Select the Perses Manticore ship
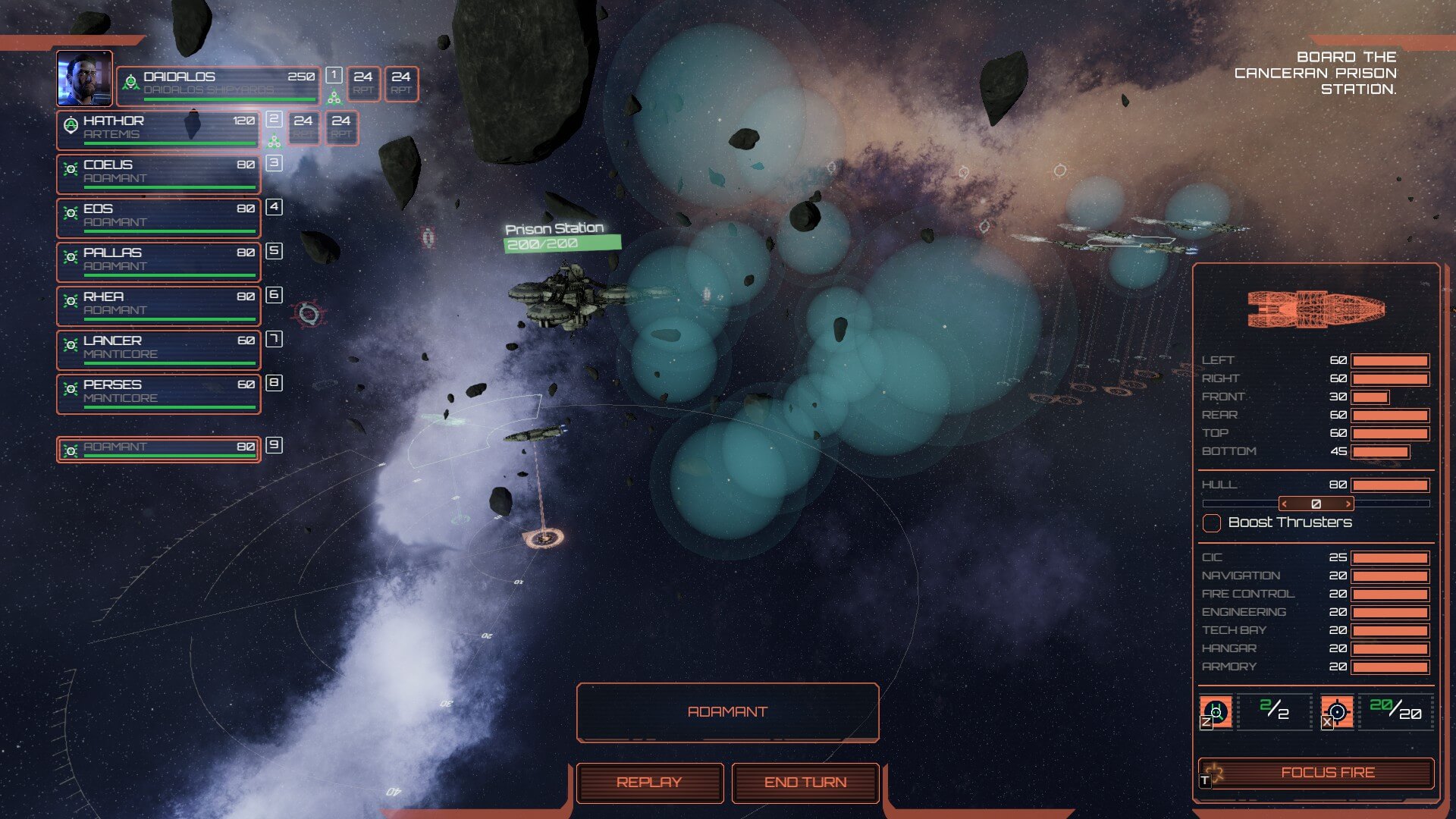Screen dimensions: 1456x819 (158, 393)
